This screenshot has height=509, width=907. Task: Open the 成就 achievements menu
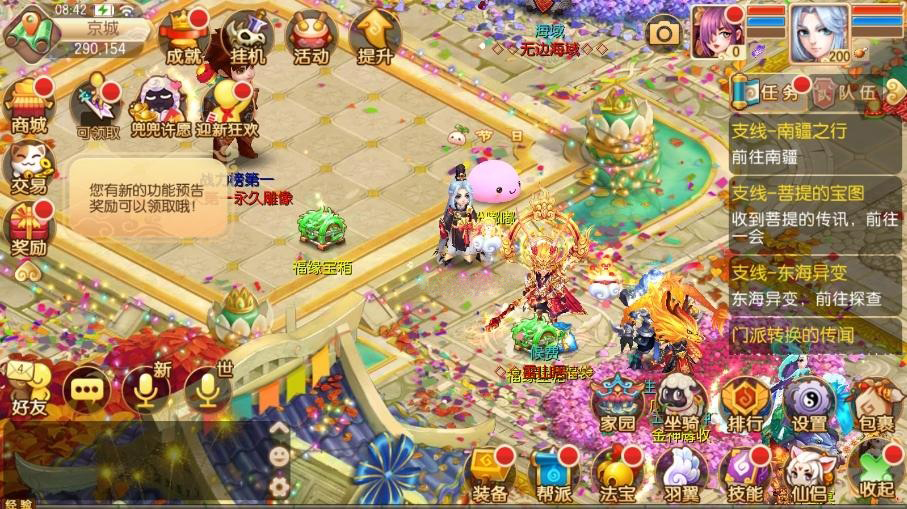183,39
